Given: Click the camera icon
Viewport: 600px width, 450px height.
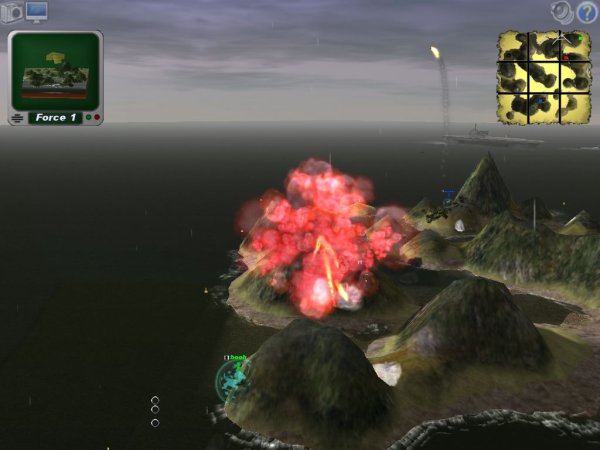Looking at the screenshot, I should tap(12, 13).
